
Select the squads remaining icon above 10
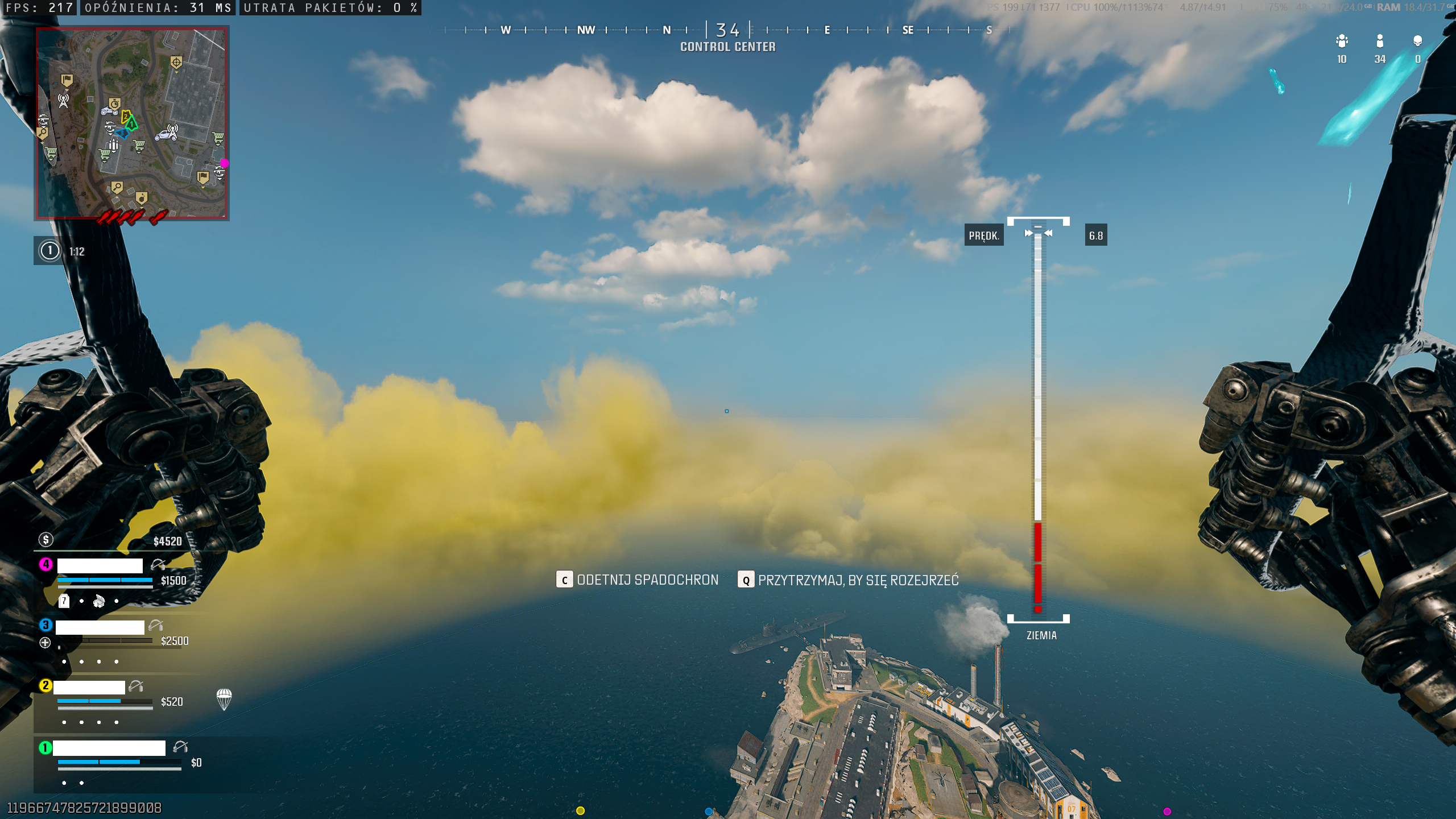1342,41
